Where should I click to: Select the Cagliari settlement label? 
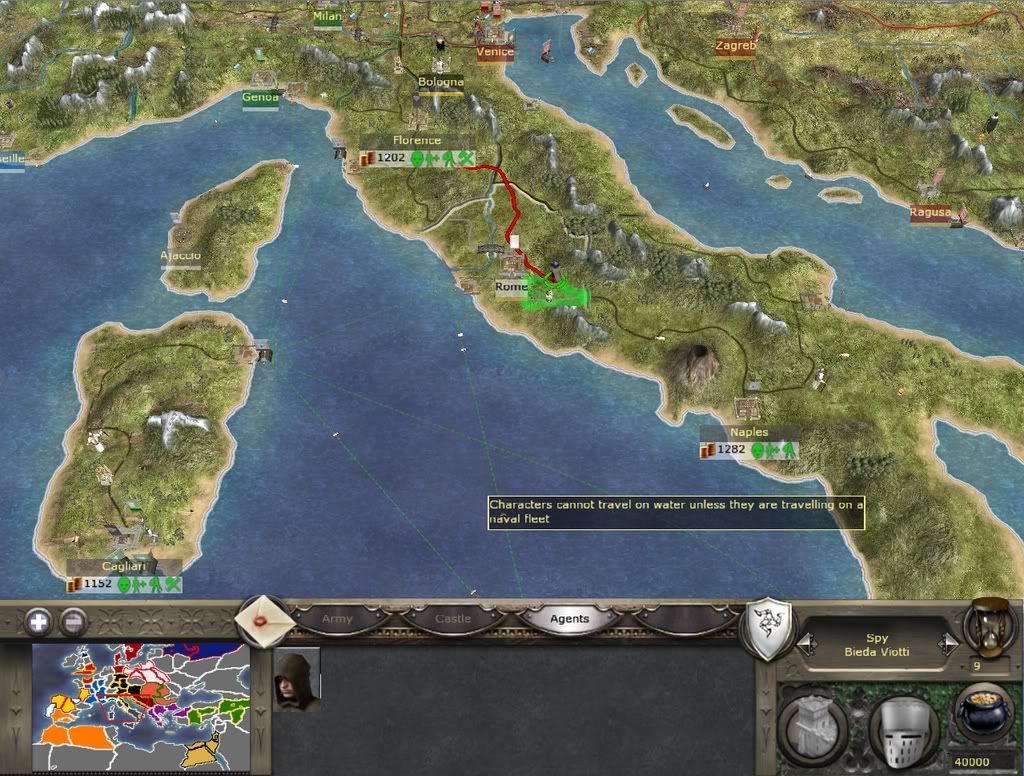click(123, 567)
